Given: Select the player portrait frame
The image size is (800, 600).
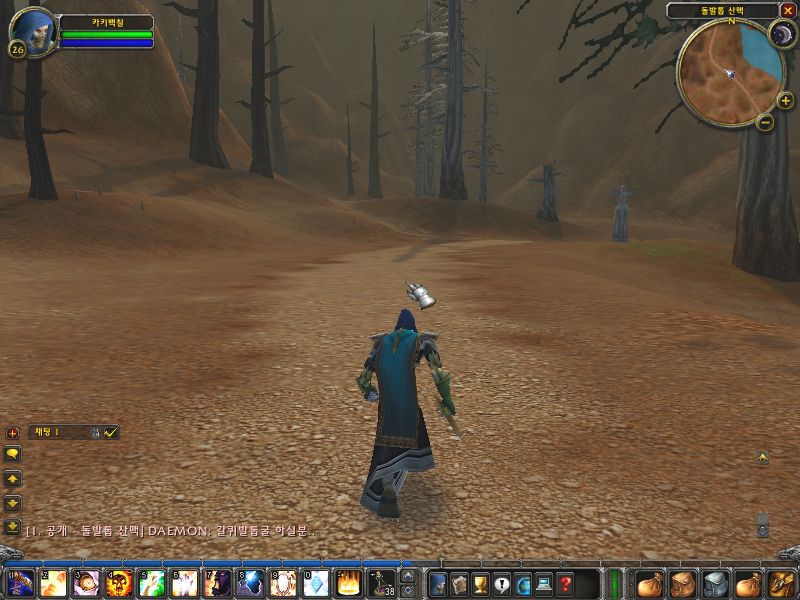Looking at the screenshot, I should [34, 31].
